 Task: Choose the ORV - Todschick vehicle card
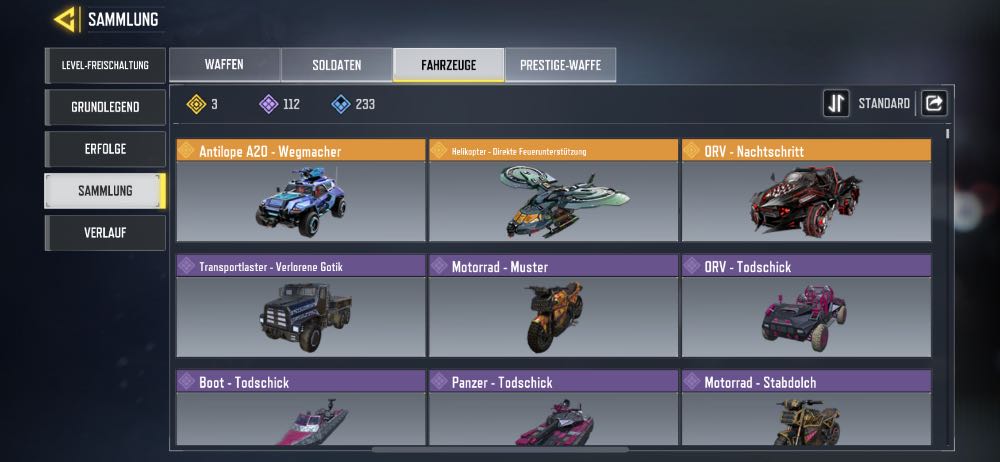click(x=806, y=305)
